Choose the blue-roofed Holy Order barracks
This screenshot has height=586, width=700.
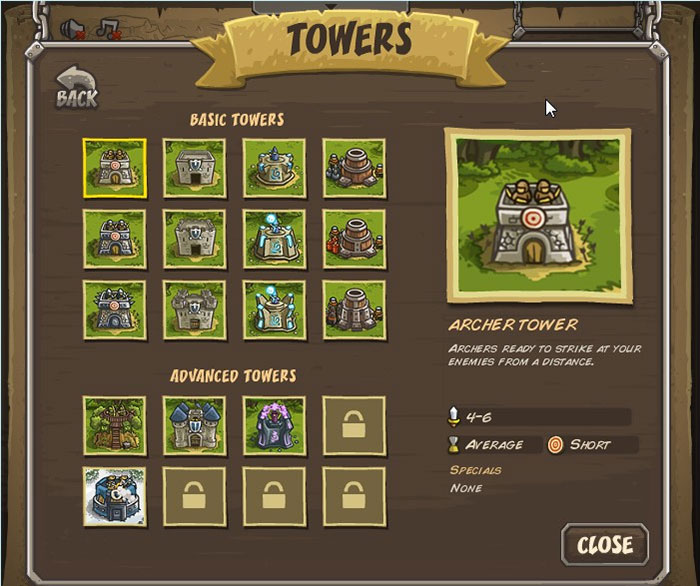click(x=194, y=425)
